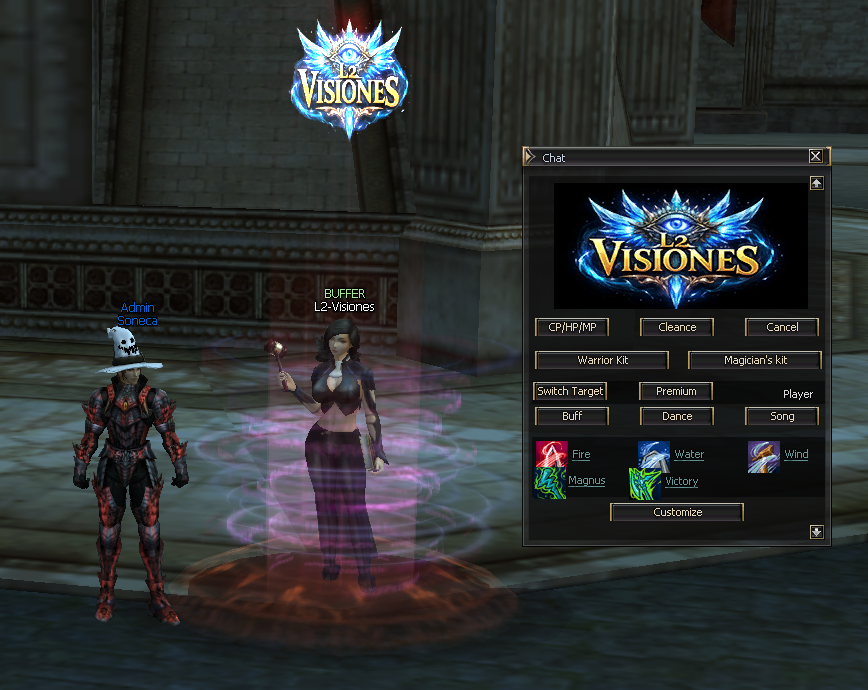Click the CP/HP/MP restore button
This screenshot has height=690, width=868.
572,327
